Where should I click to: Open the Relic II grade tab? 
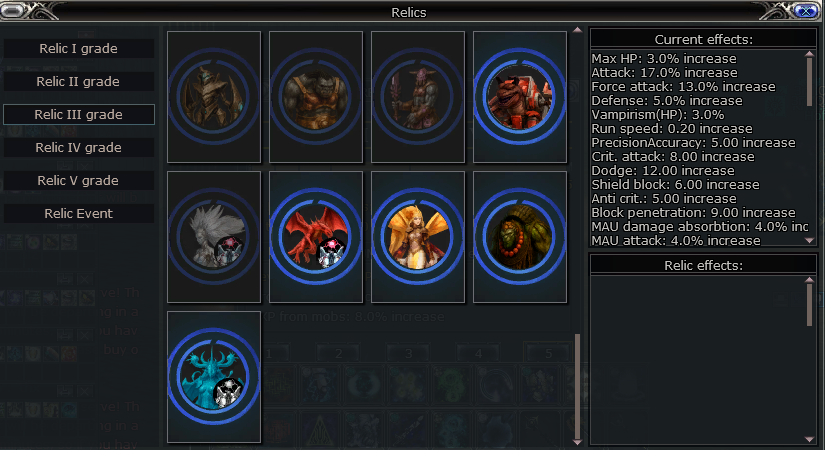[x=79, y=81]
